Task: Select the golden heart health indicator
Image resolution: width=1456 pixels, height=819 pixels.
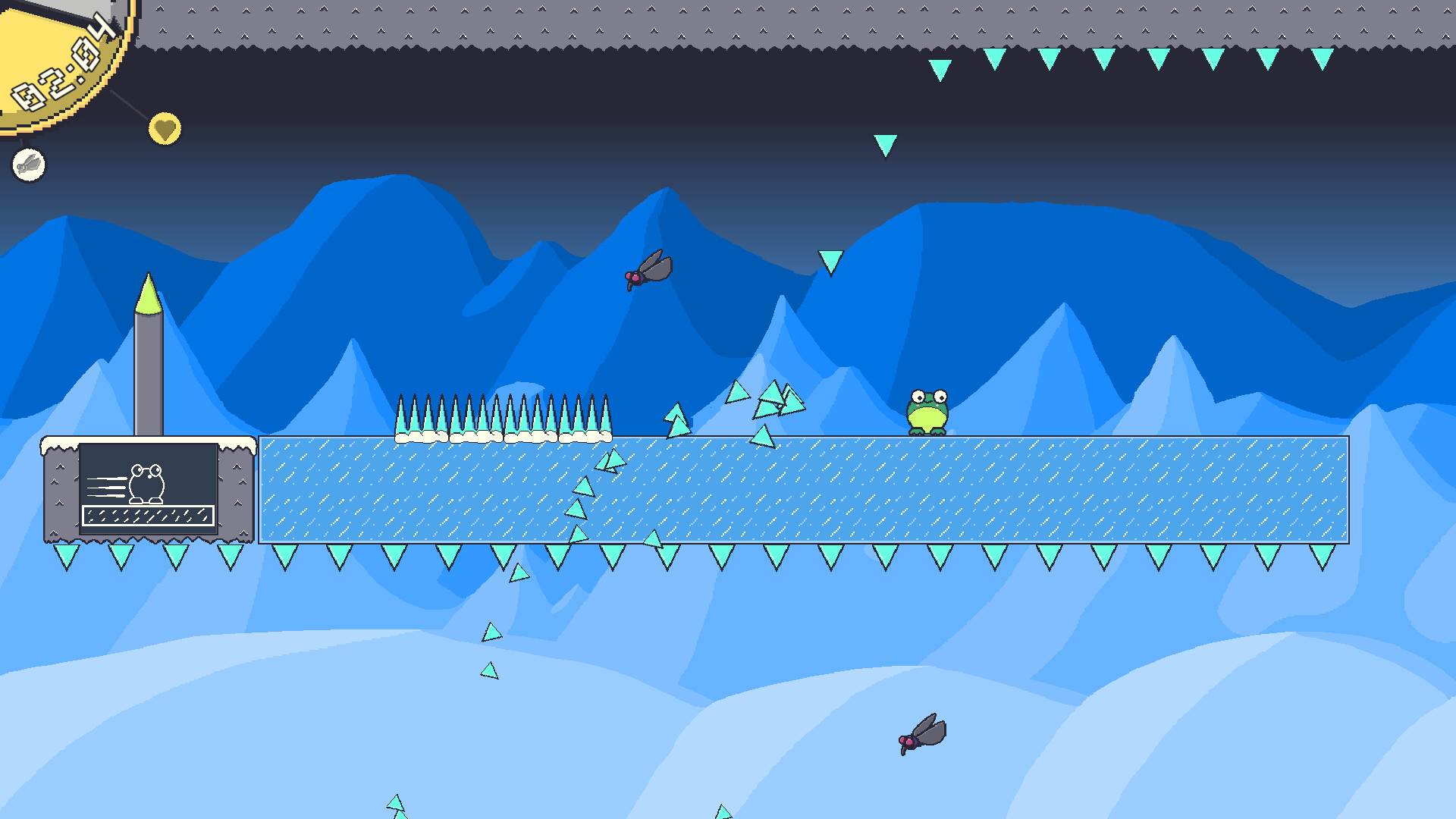Action: (x=164, y=129)
